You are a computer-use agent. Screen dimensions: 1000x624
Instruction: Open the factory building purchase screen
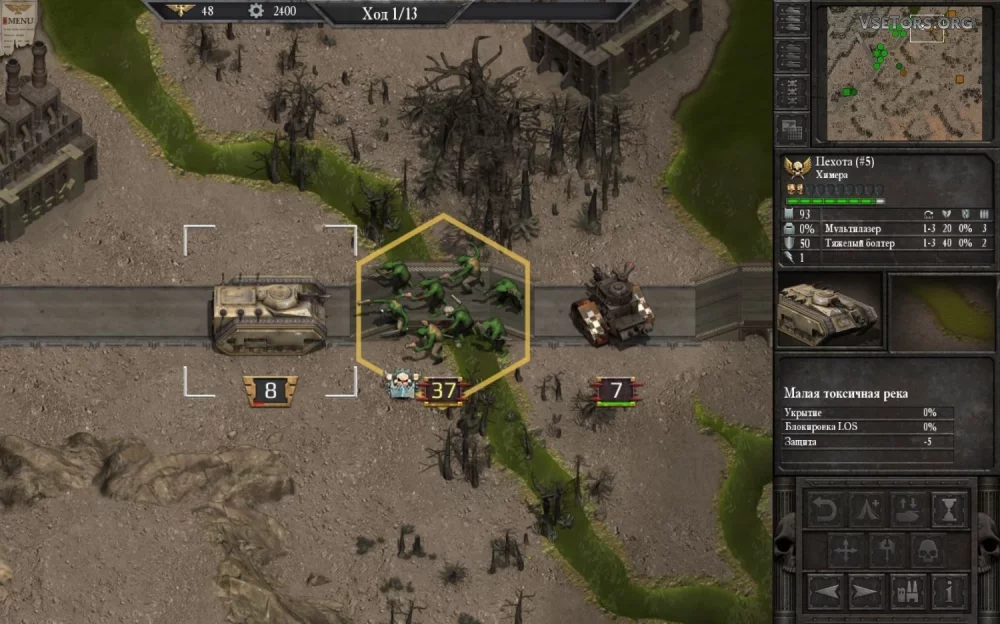906,591
